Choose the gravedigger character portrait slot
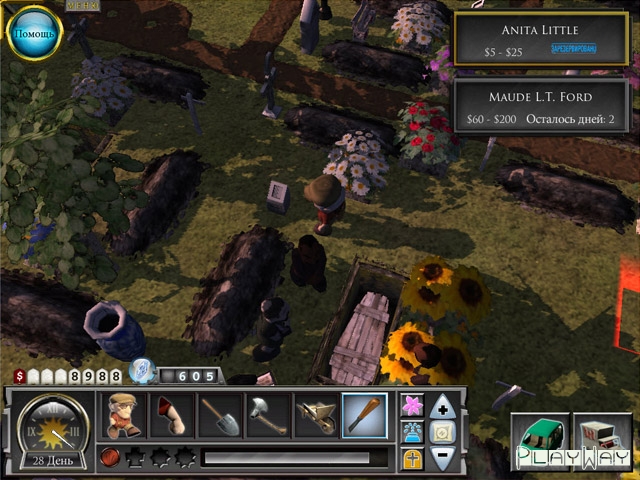Viewport: 640px width, 480px height. tap(124, 415)
